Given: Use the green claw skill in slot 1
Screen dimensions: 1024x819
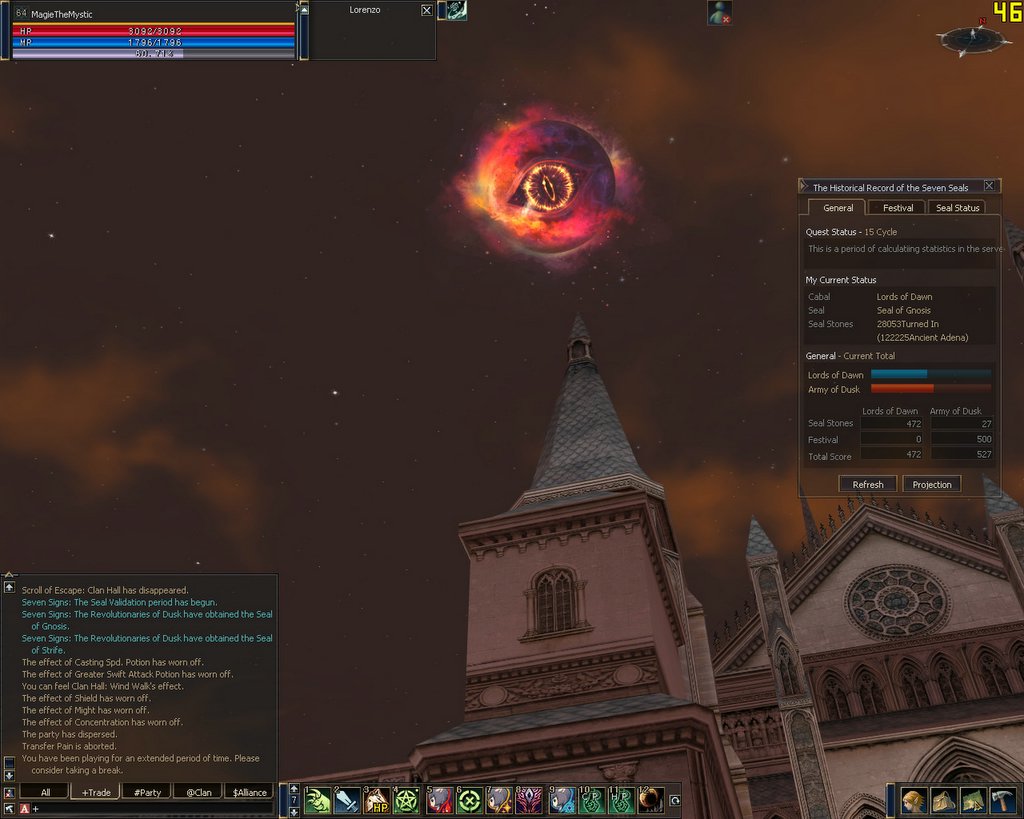Looking at the screenshot, I should [318, 800].
